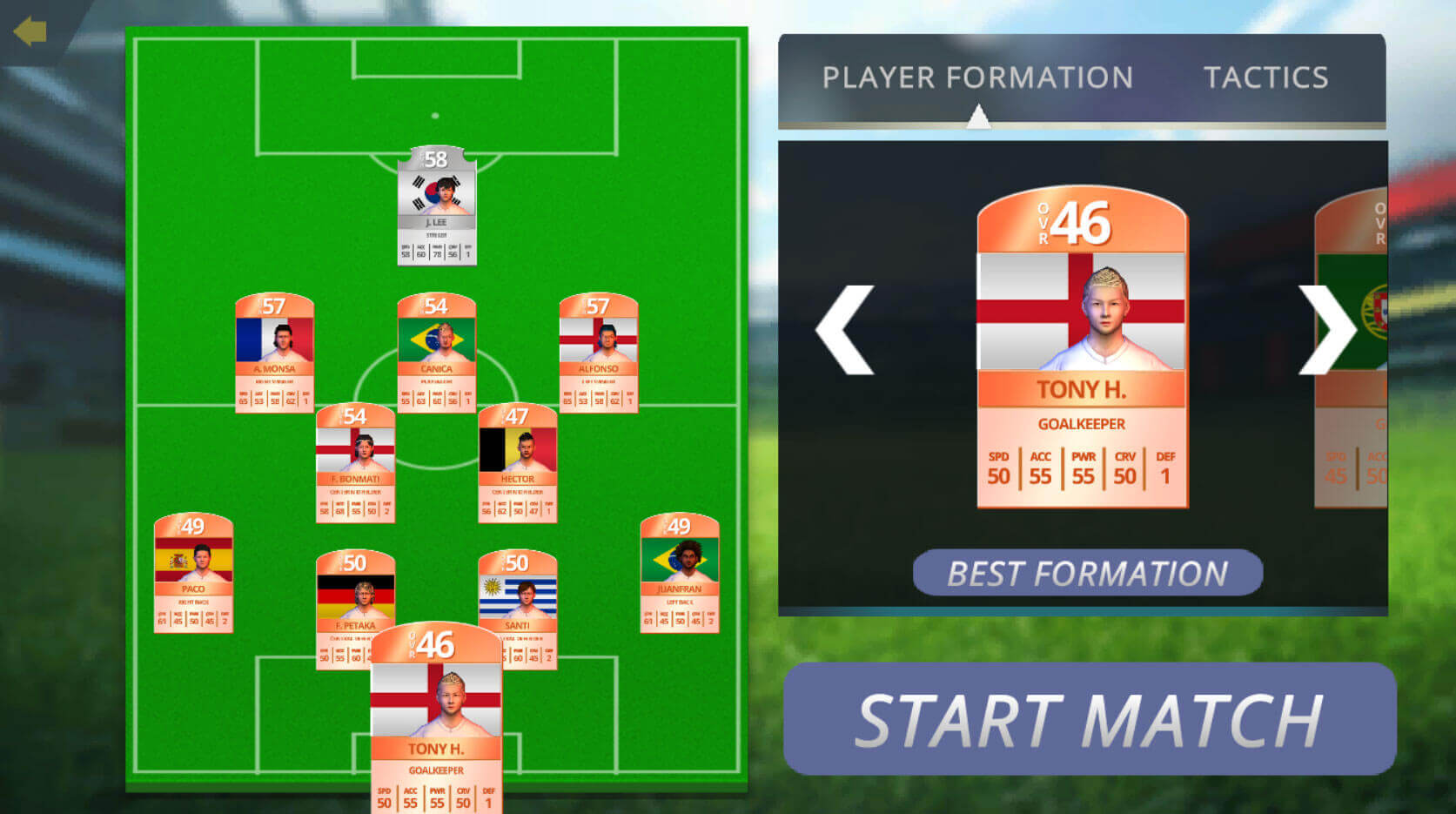
Task: Click Tony H.'s SPD stat value
Action: click(998, 476)
